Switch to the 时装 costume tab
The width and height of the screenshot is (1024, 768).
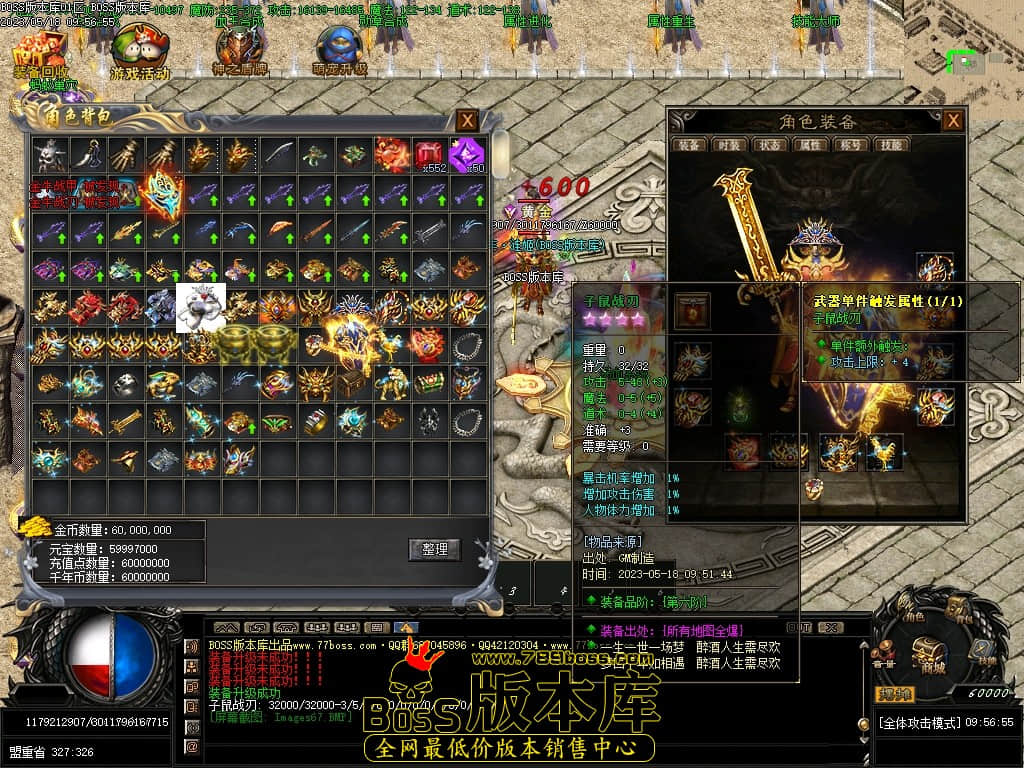click(728, 145)
